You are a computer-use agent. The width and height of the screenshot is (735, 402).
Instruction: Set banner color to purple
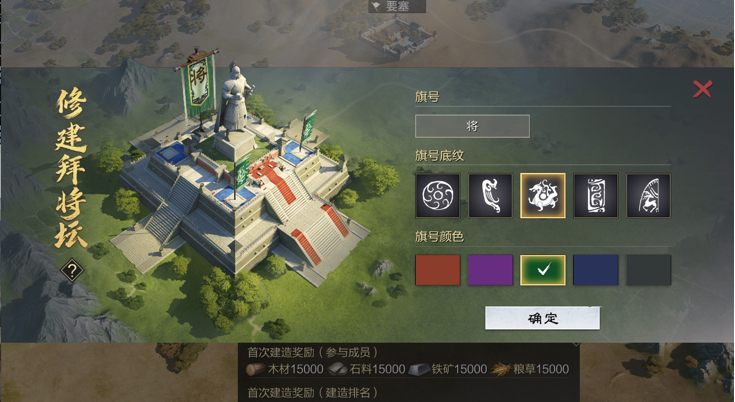(x=490, y=270)
